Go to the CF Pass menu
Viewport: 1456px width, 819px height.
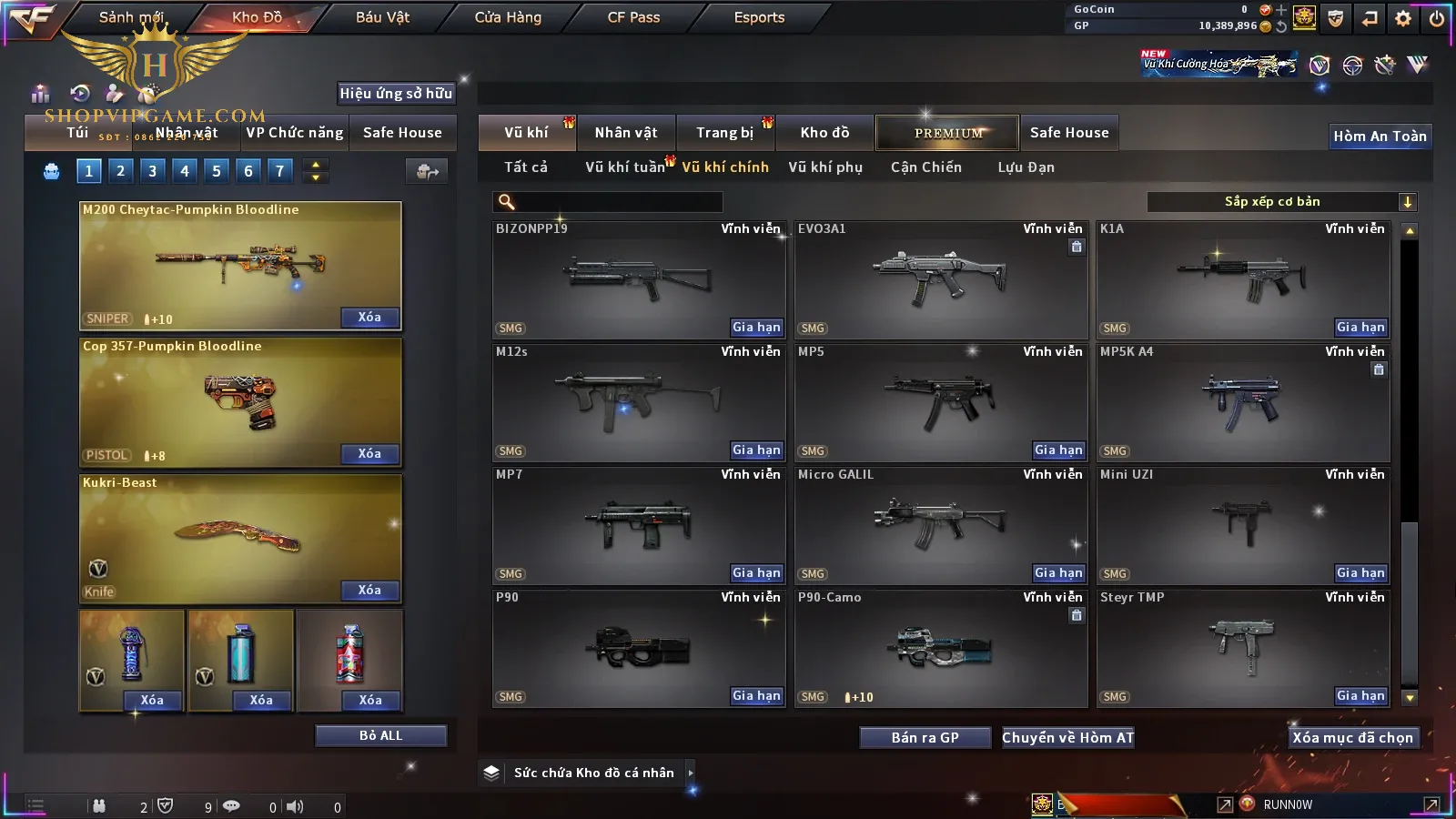click(x=633, y=17)
